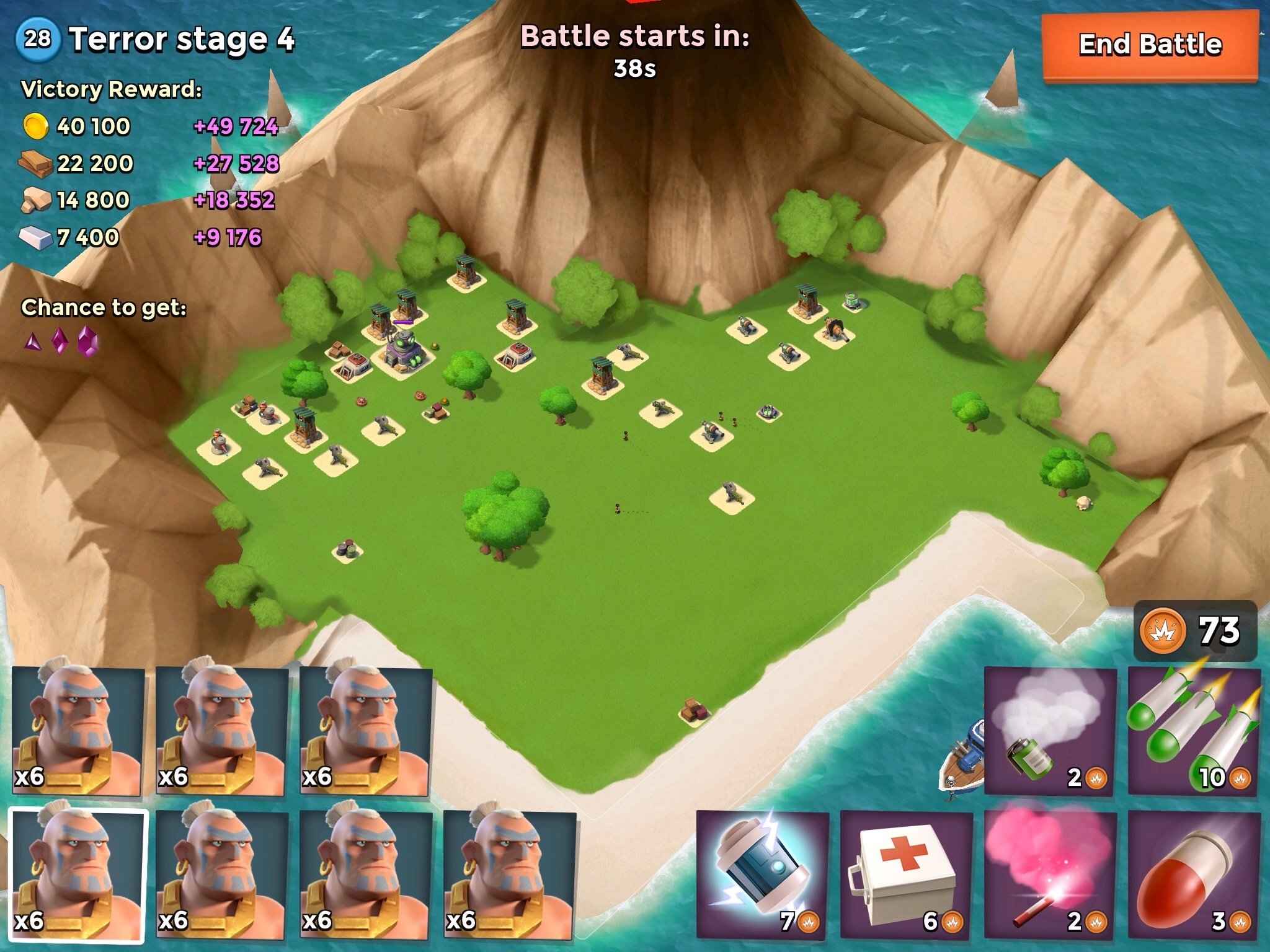Select the Medkit ability
1270x952 pixels.
coord(906,874)
